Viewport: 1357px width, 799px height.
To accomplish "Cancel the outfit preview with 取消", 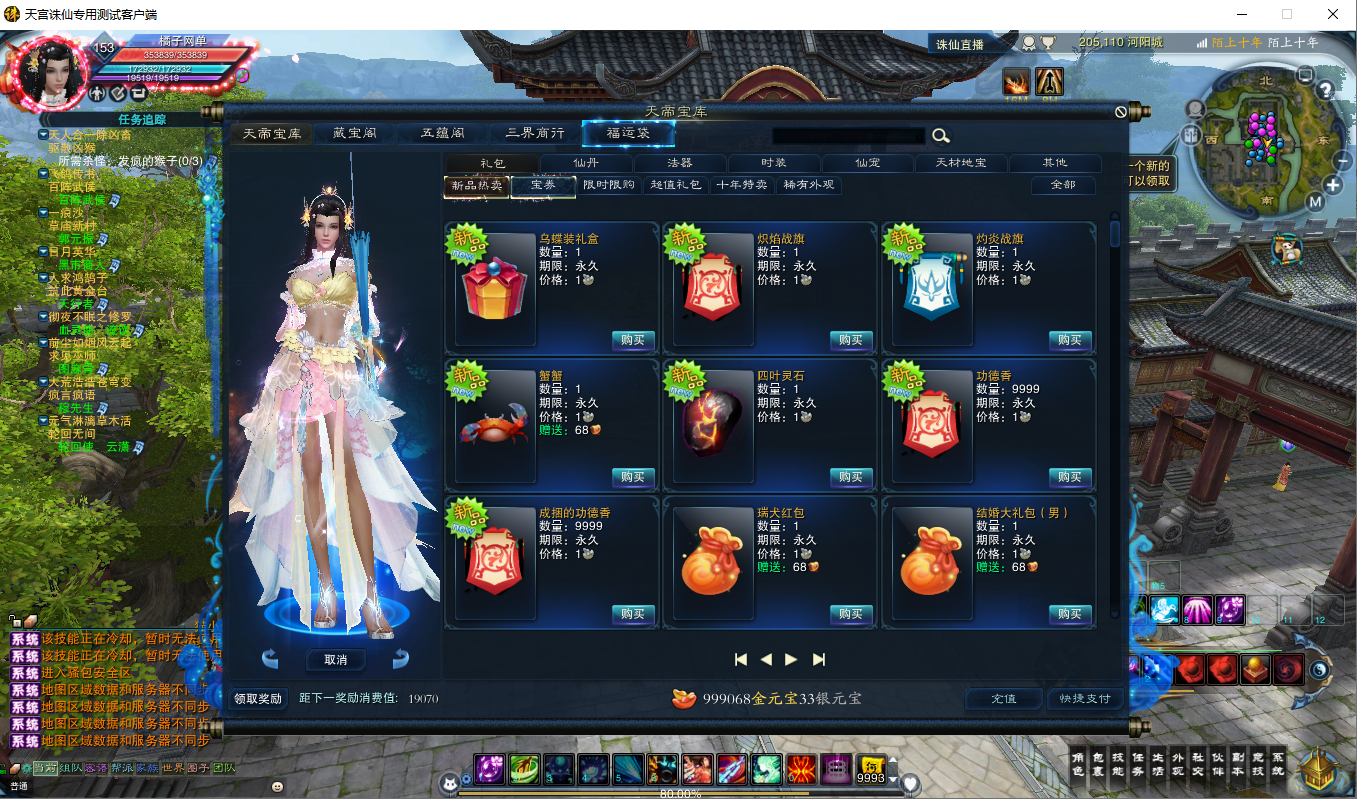I will (335, 660).
